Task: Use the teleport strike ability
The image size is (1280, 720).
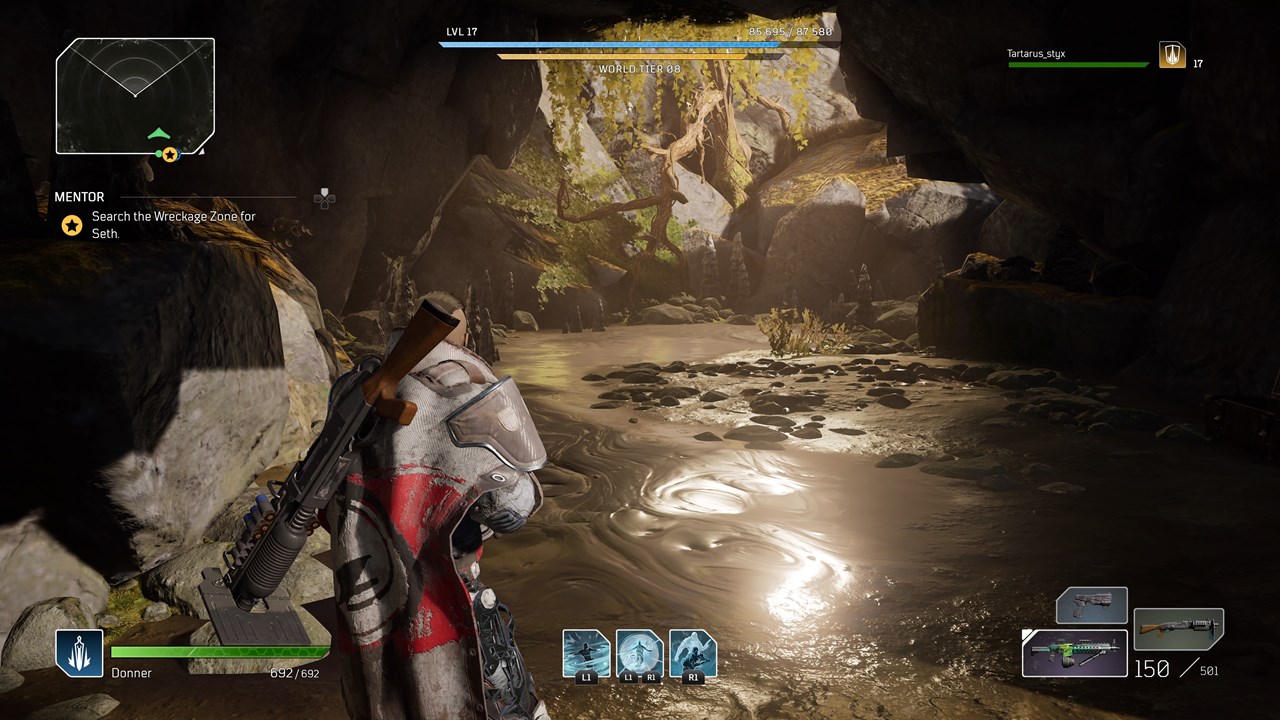Action: tap(693, 653)
